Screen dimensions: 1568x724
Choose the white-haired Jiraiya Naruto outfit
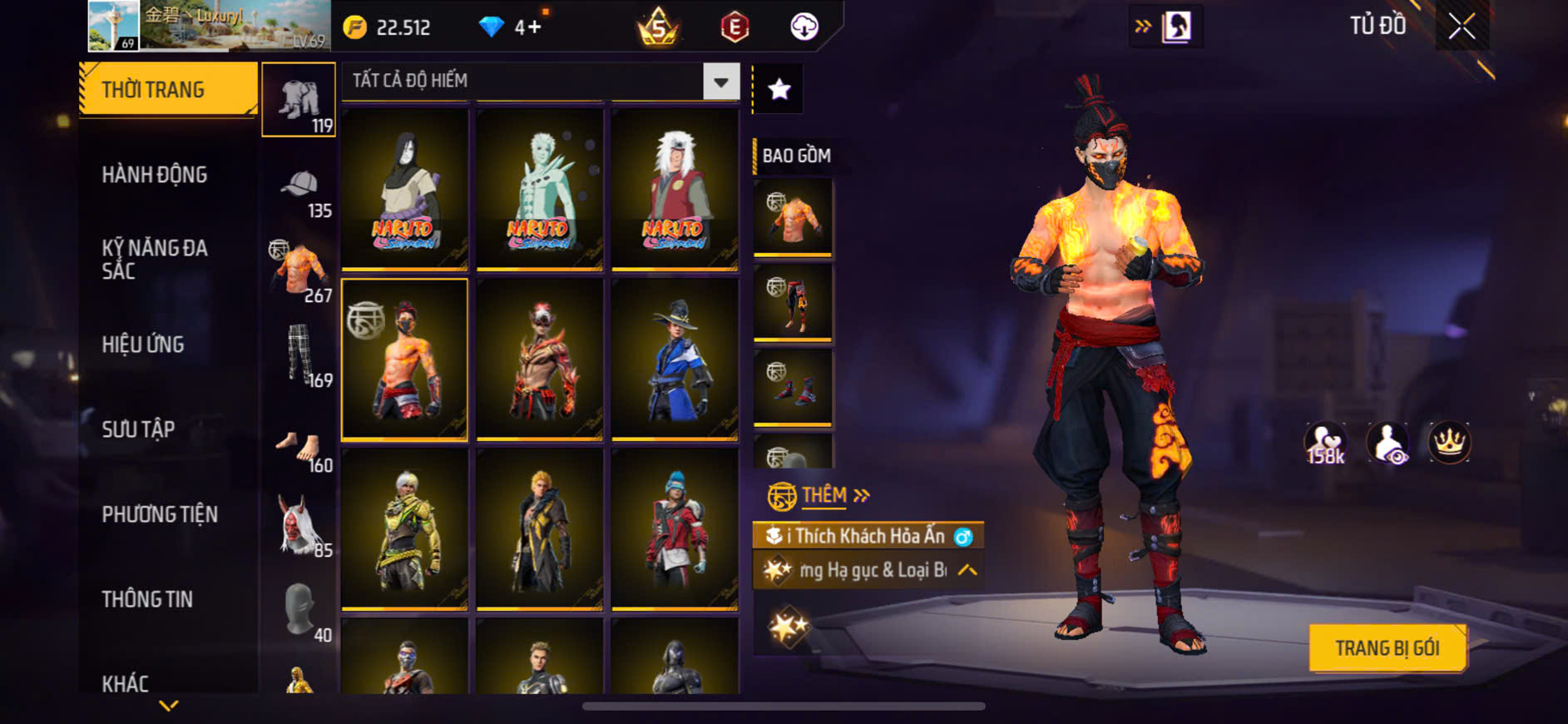click(675, 189)
